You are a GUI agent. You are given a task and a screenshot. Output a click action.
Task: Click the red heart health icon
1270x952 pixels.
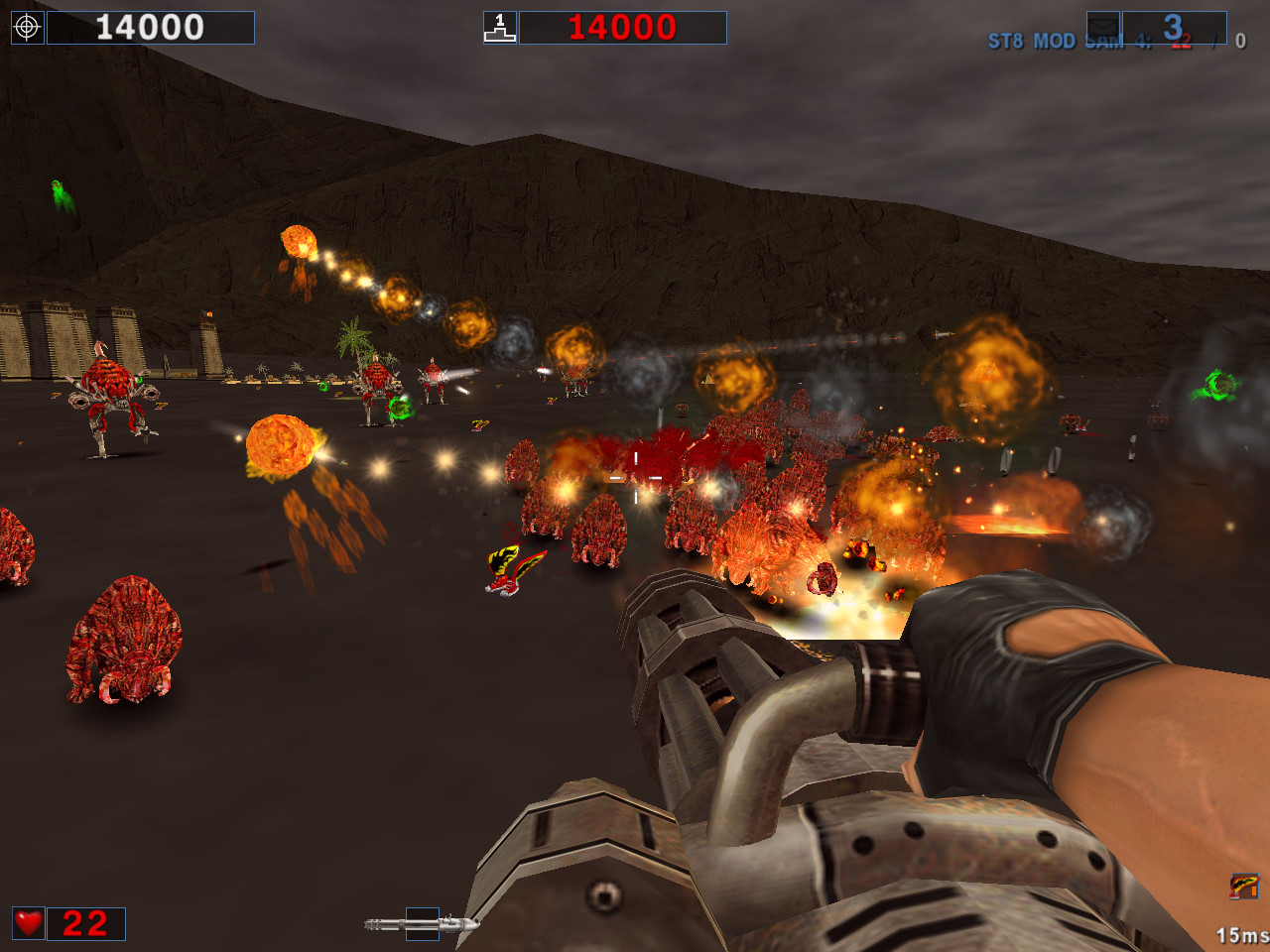click(x=29, y=923)
